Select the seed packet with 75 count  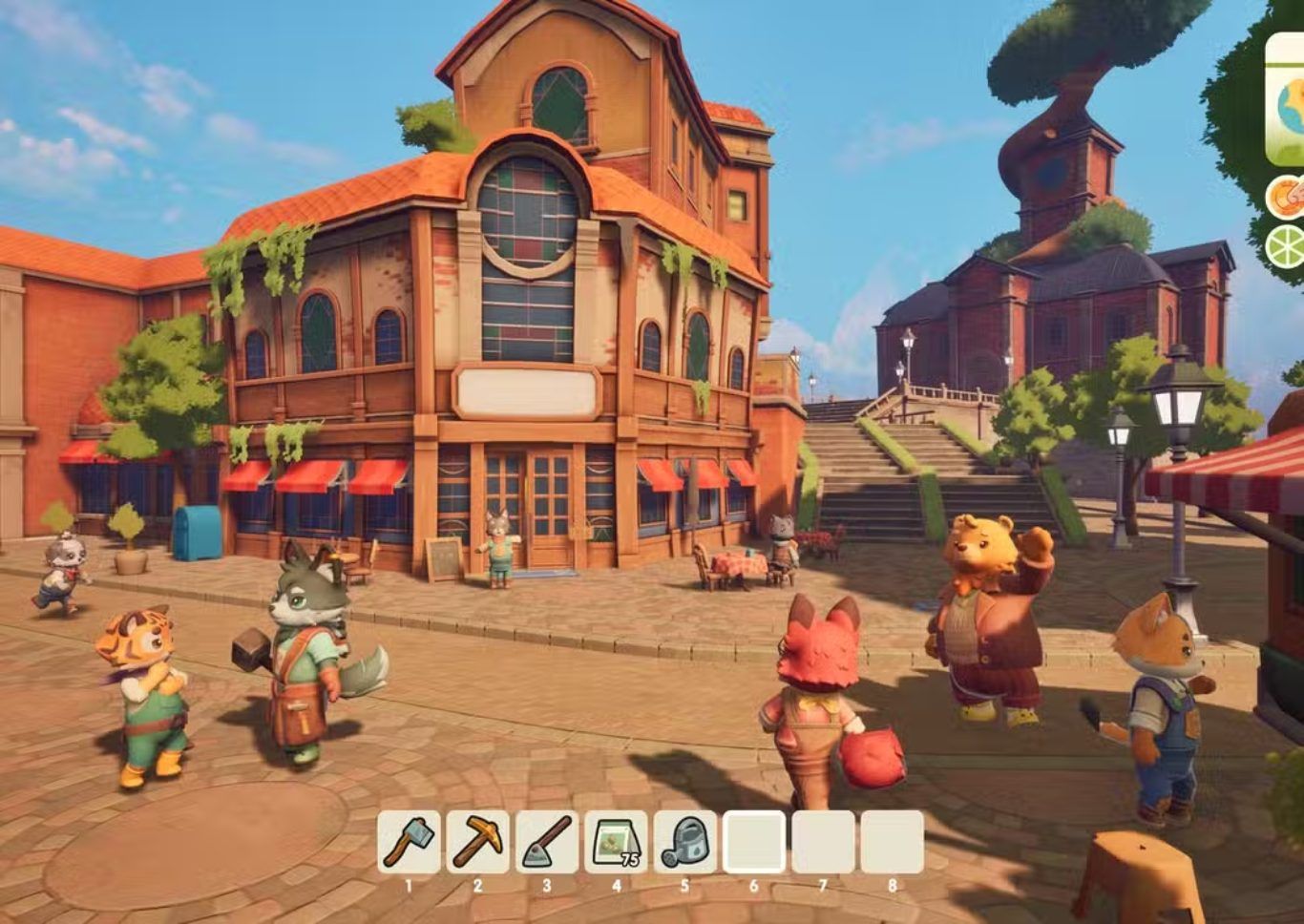[616, 841]
